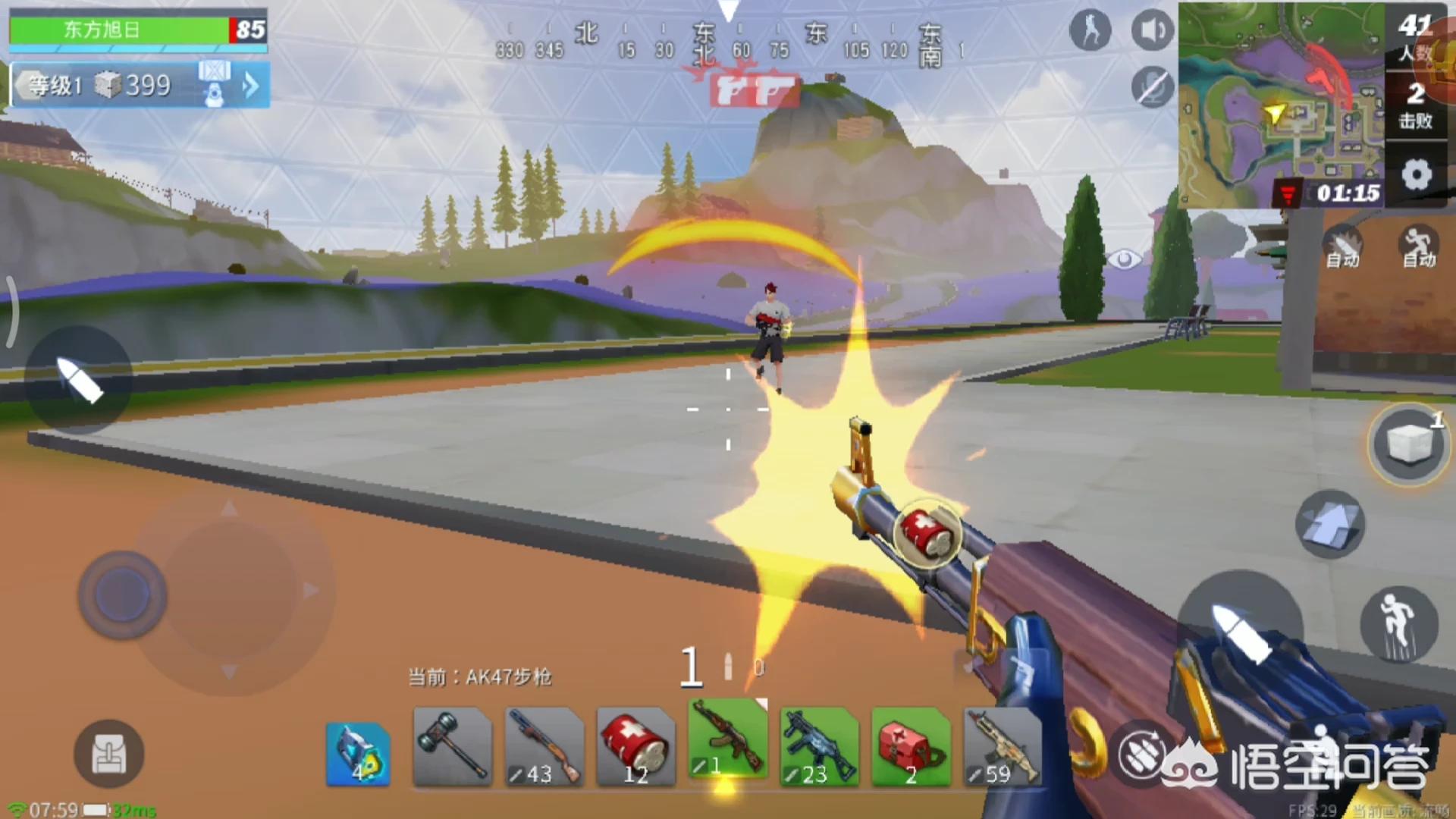Expand the level and materials panel arrow
Image resolution: width=1456 pixels, height=819 pixels.
(x=250, y=86)
